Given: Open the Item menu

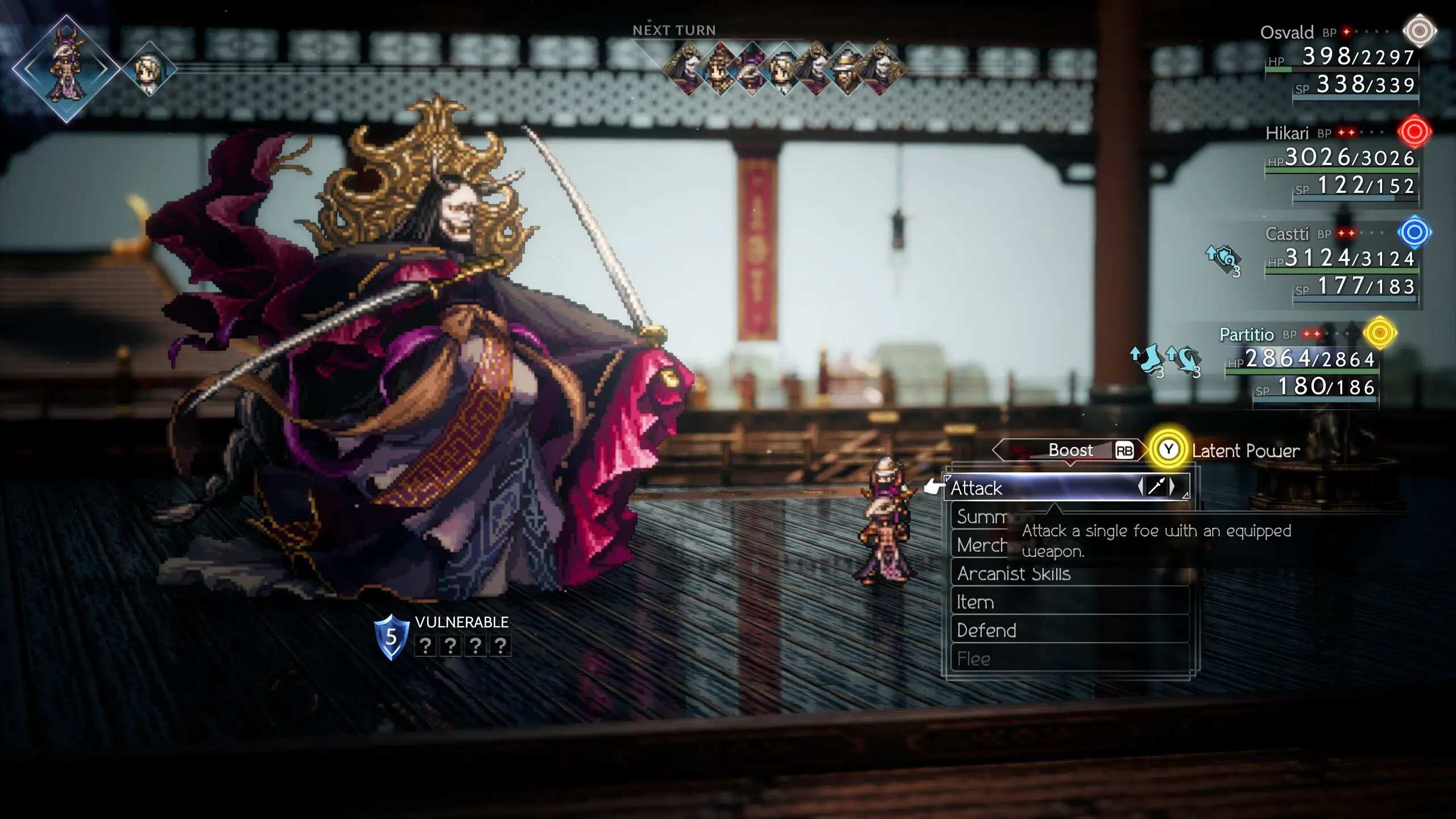Looking at the screenshot, I should coord(976,602).
